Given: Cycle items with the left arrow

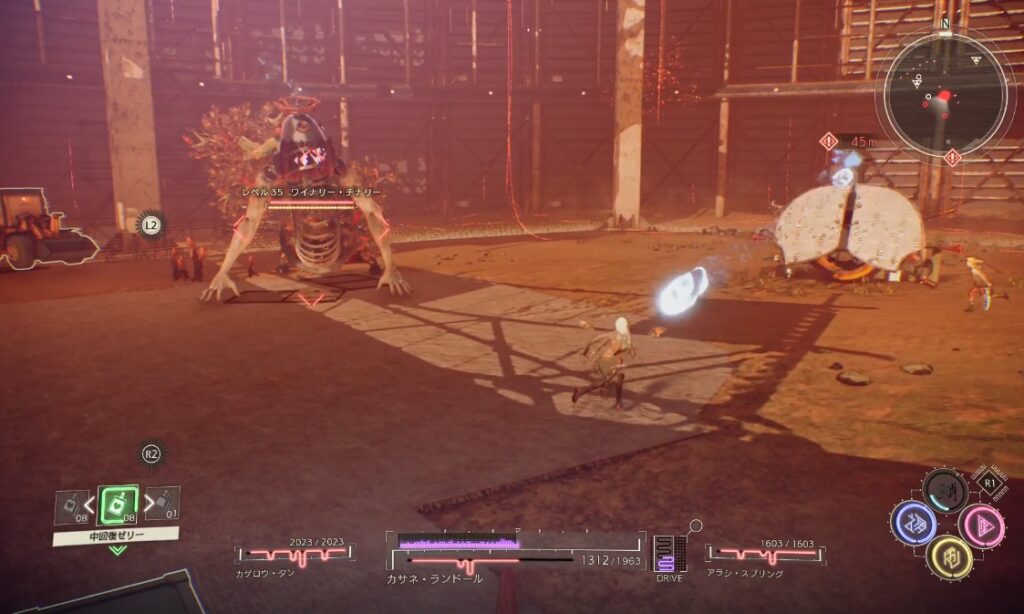Looking at the screenshot, I should point(89,503).
